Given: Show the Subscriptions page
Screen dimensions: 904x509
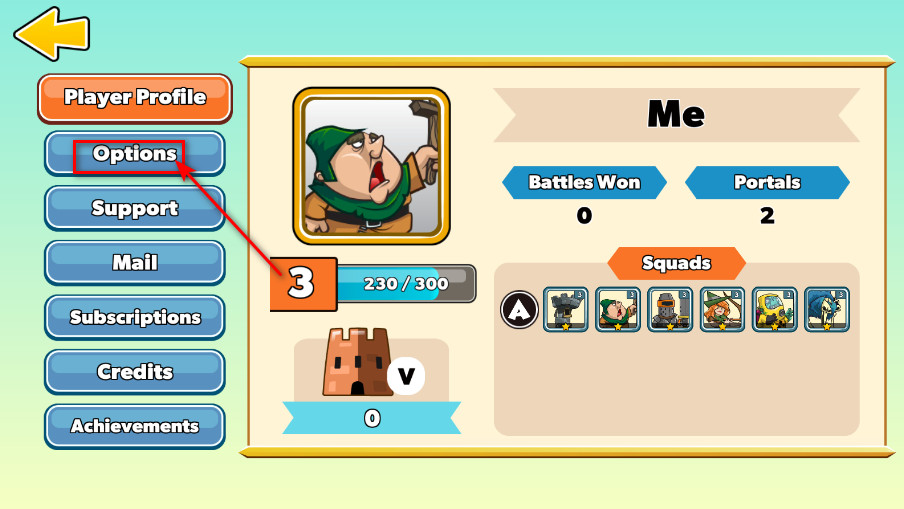Looking at the screenshot, I should click(x=135, y=317).
